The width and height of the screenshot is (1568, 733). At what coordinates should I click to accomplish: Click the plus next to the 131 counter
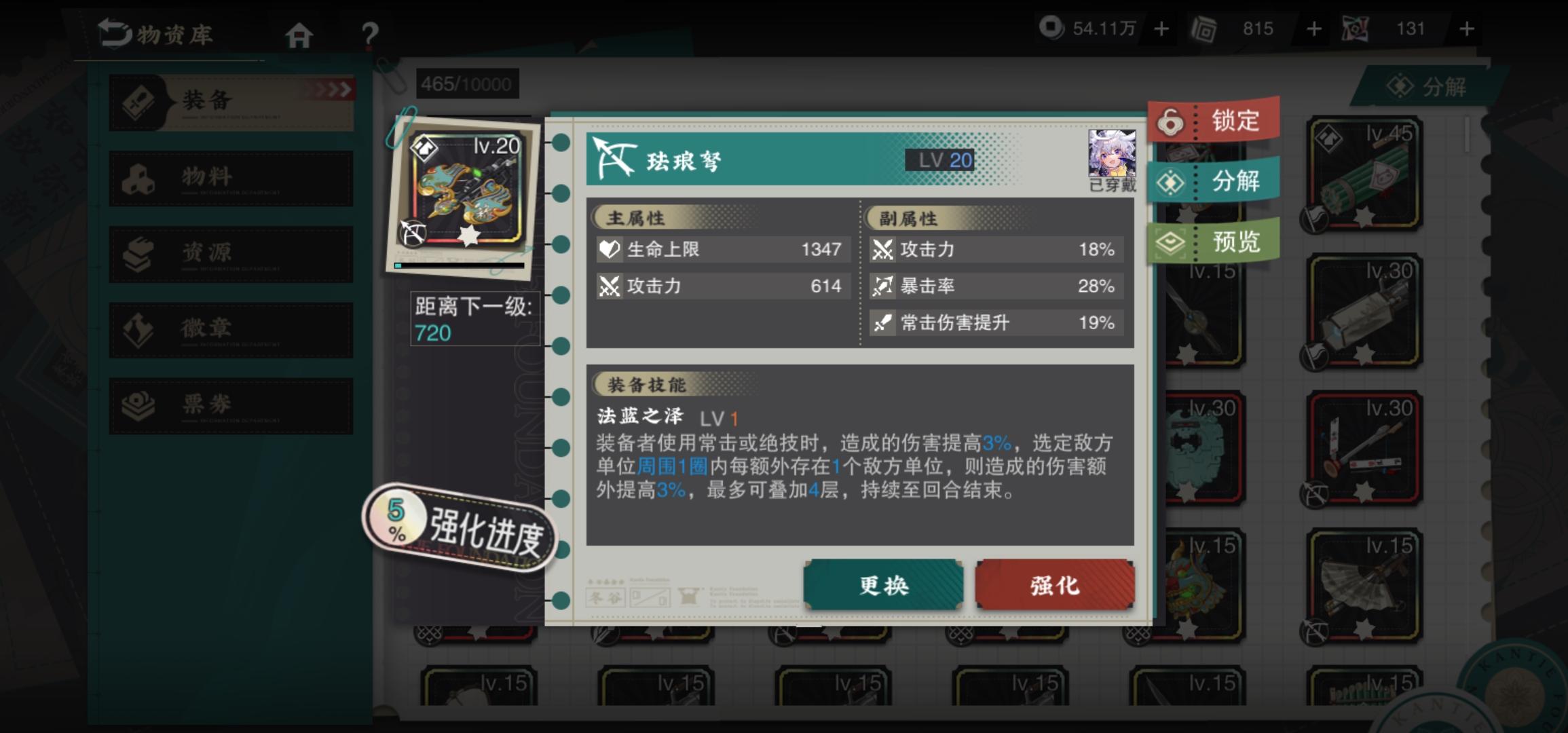click(x=1466, y=29)
